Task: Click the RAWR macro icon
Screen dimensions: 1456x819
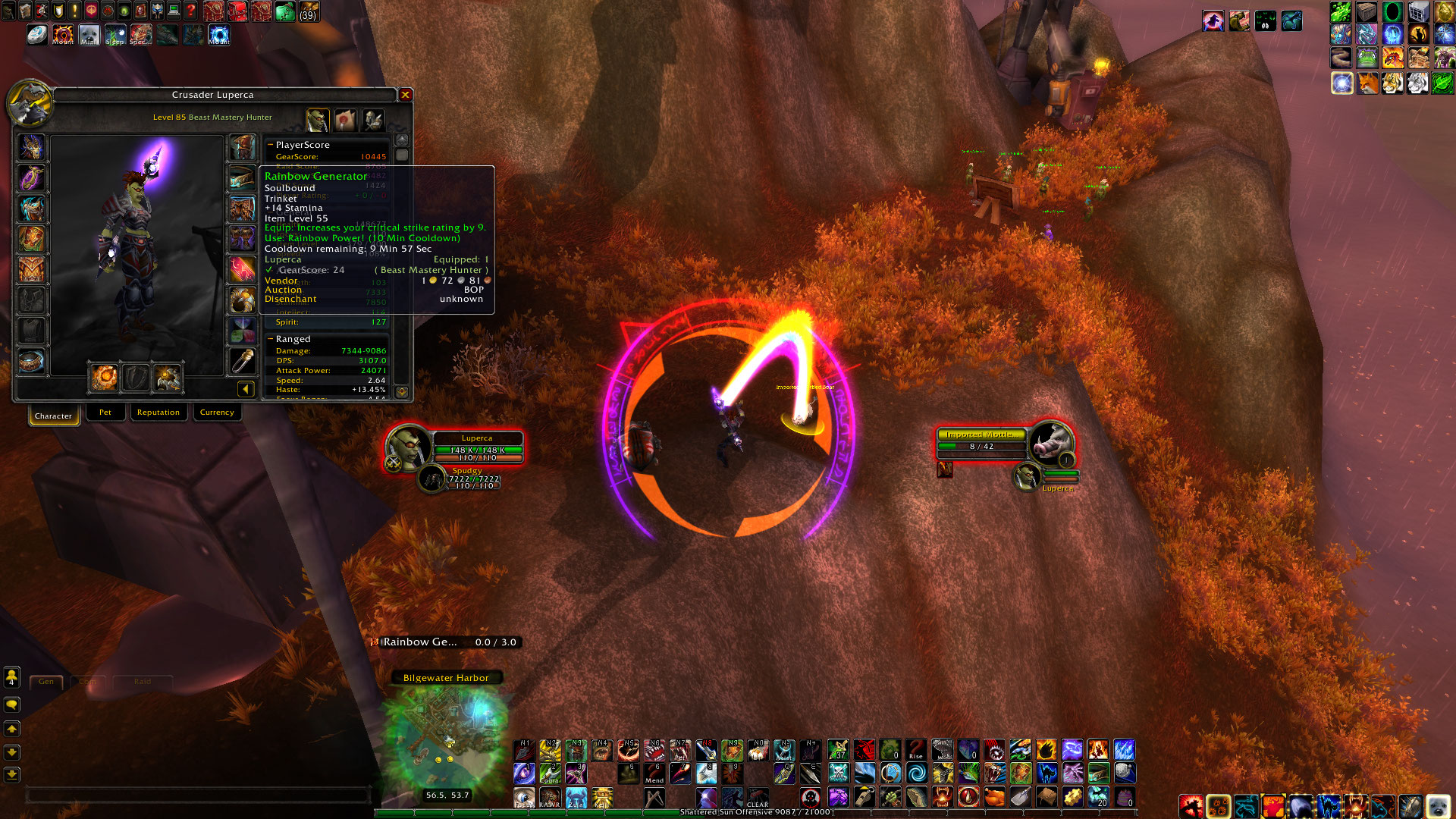Action: tap(549, 799)
